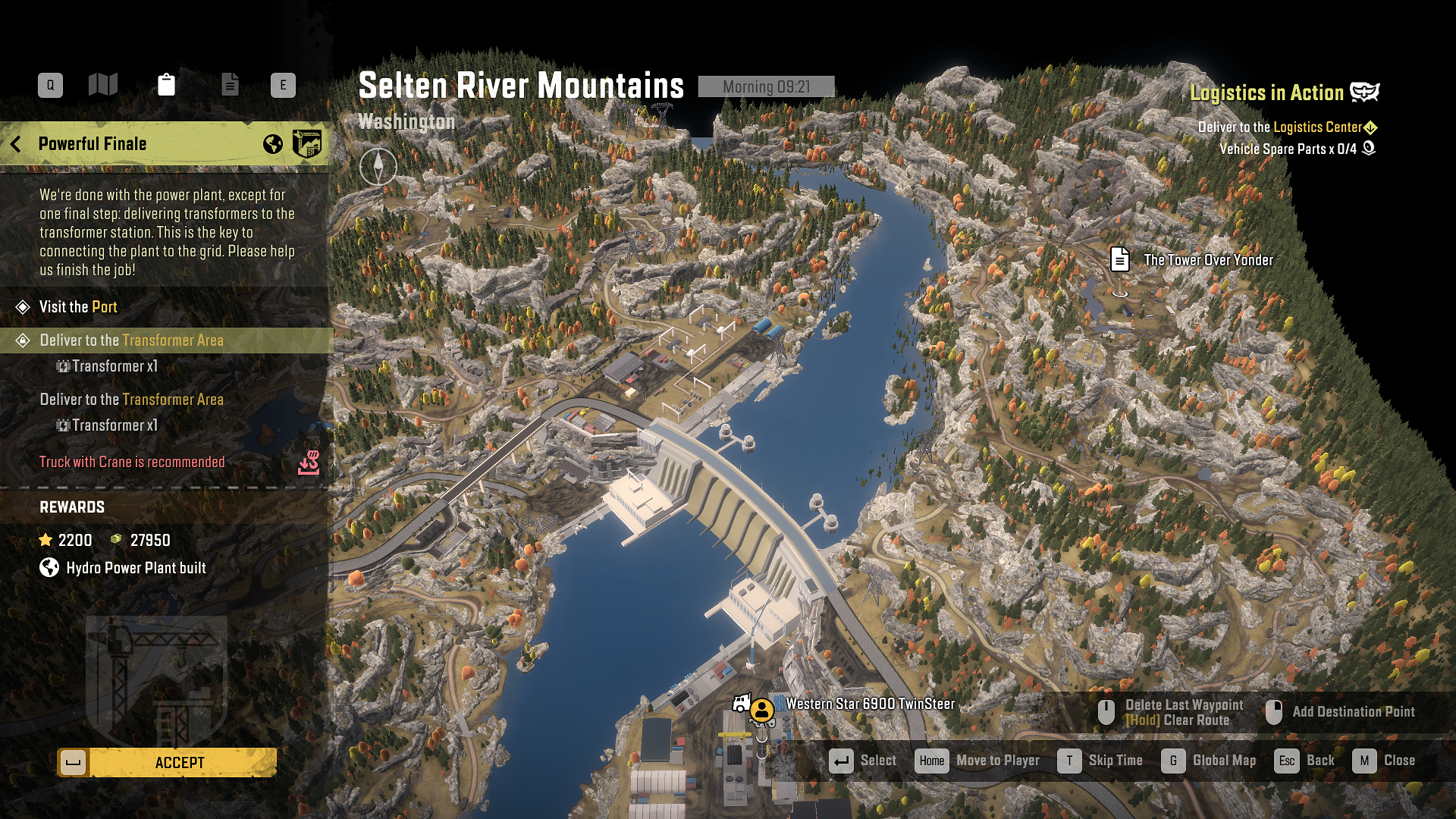Click the Tower Over Yonder map marker

click(1120, 259)
